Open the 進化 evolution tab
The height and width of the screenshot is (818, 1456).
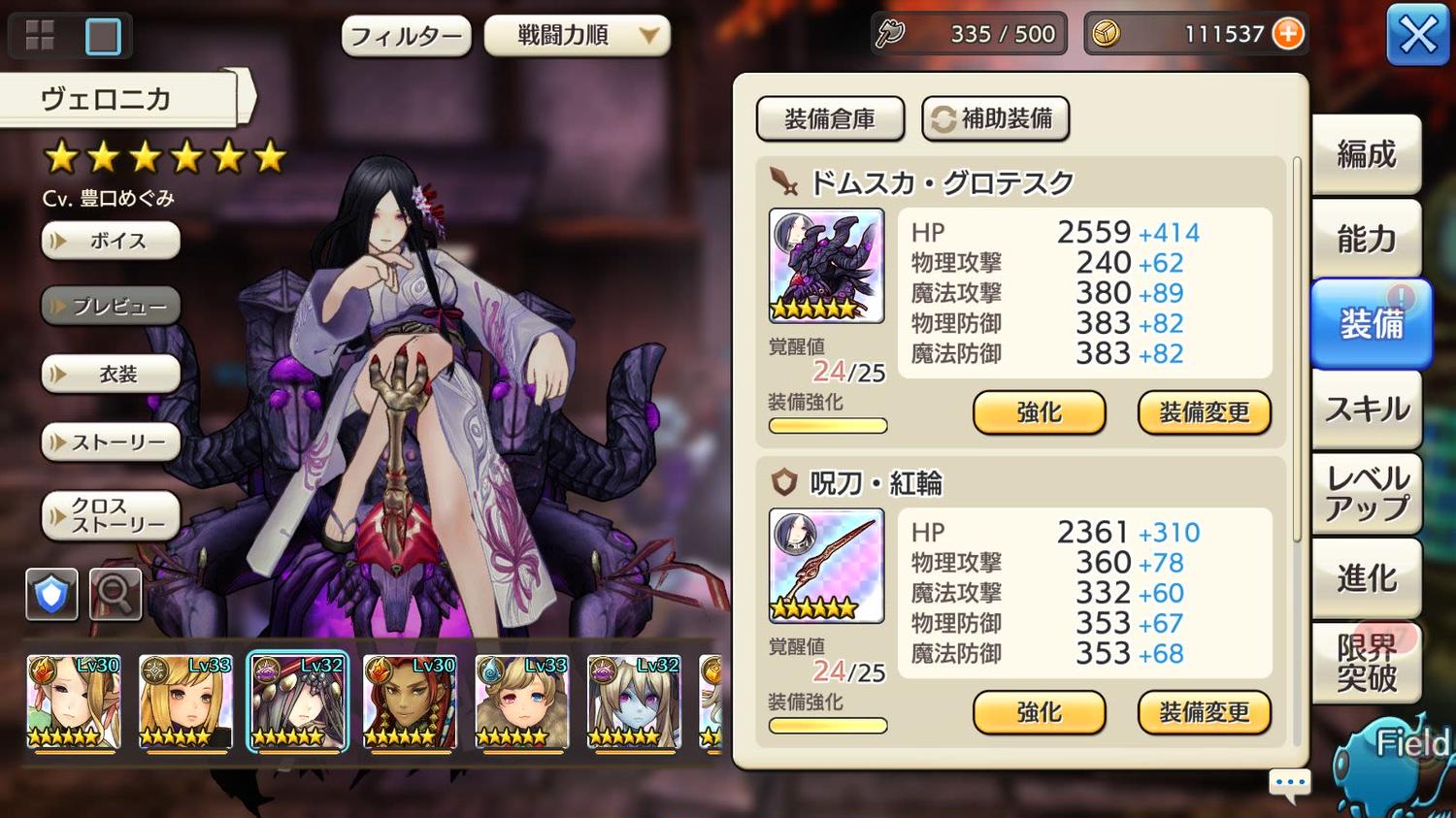click(1366, 578)
